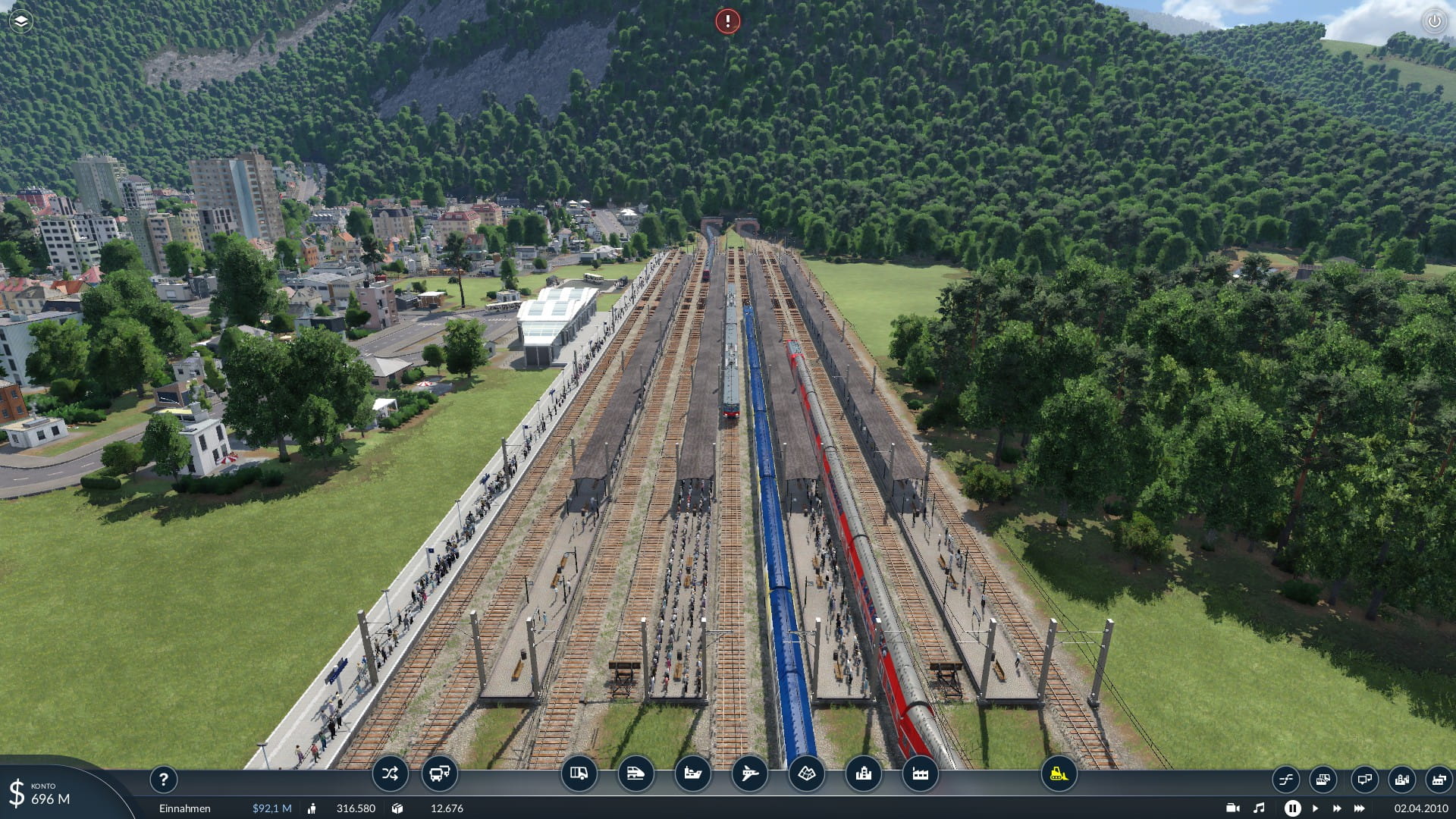Viewport: 1456px width, 819px height.
Task: Open the vehicle manager bus icon
Action: [439, 774]
